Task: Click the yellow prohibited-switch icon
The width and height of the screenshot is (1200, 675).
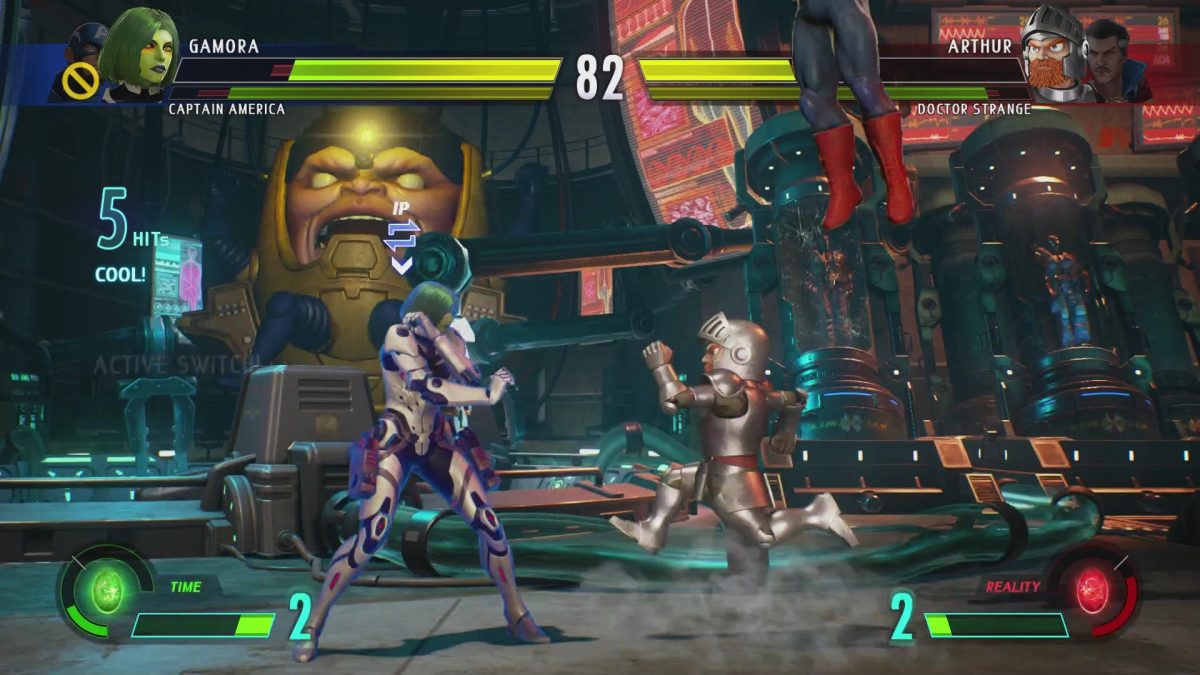Action: point(81,85)
